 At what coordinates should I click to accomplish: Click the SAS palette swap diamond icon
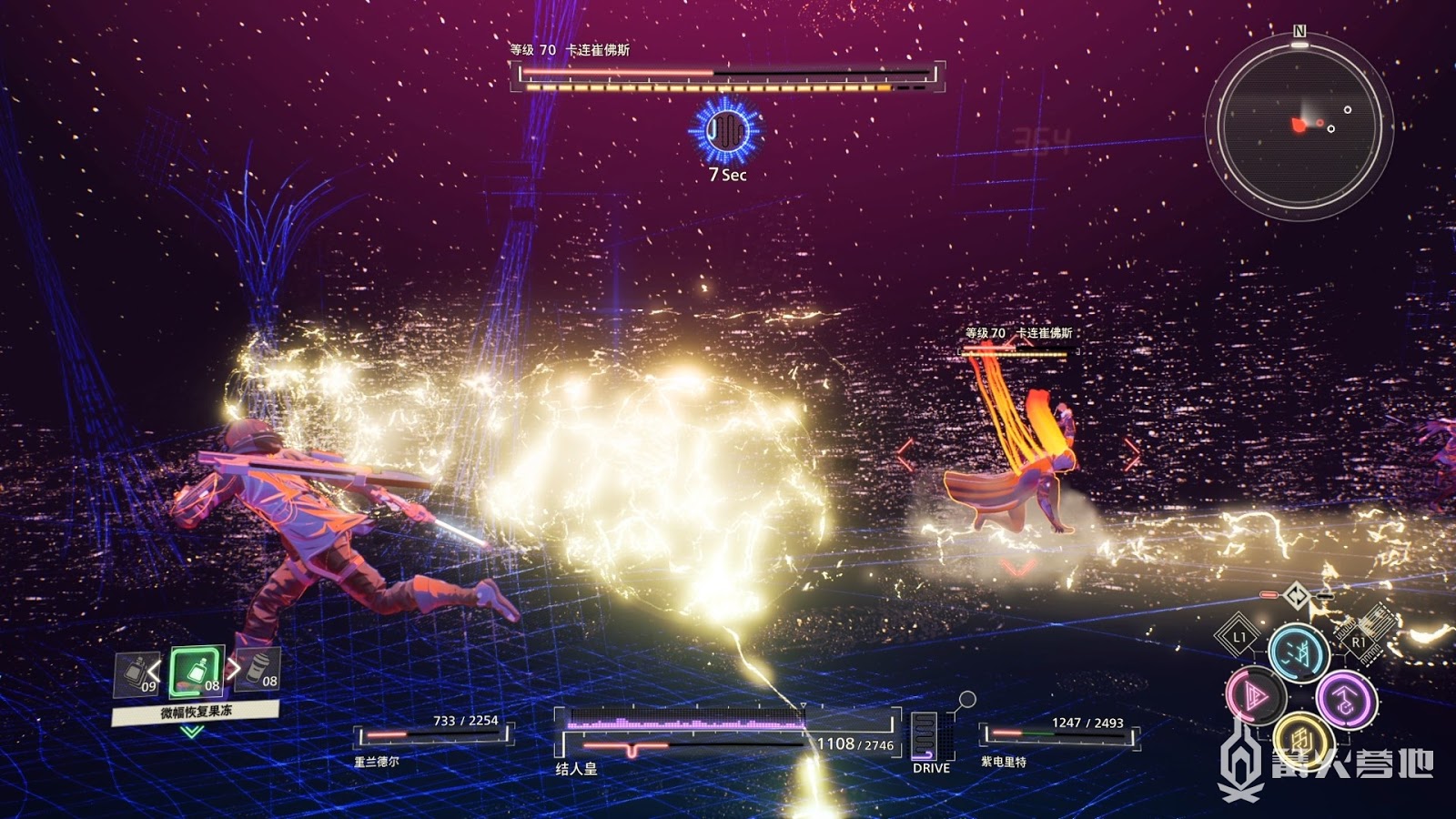coord(1297,597)
